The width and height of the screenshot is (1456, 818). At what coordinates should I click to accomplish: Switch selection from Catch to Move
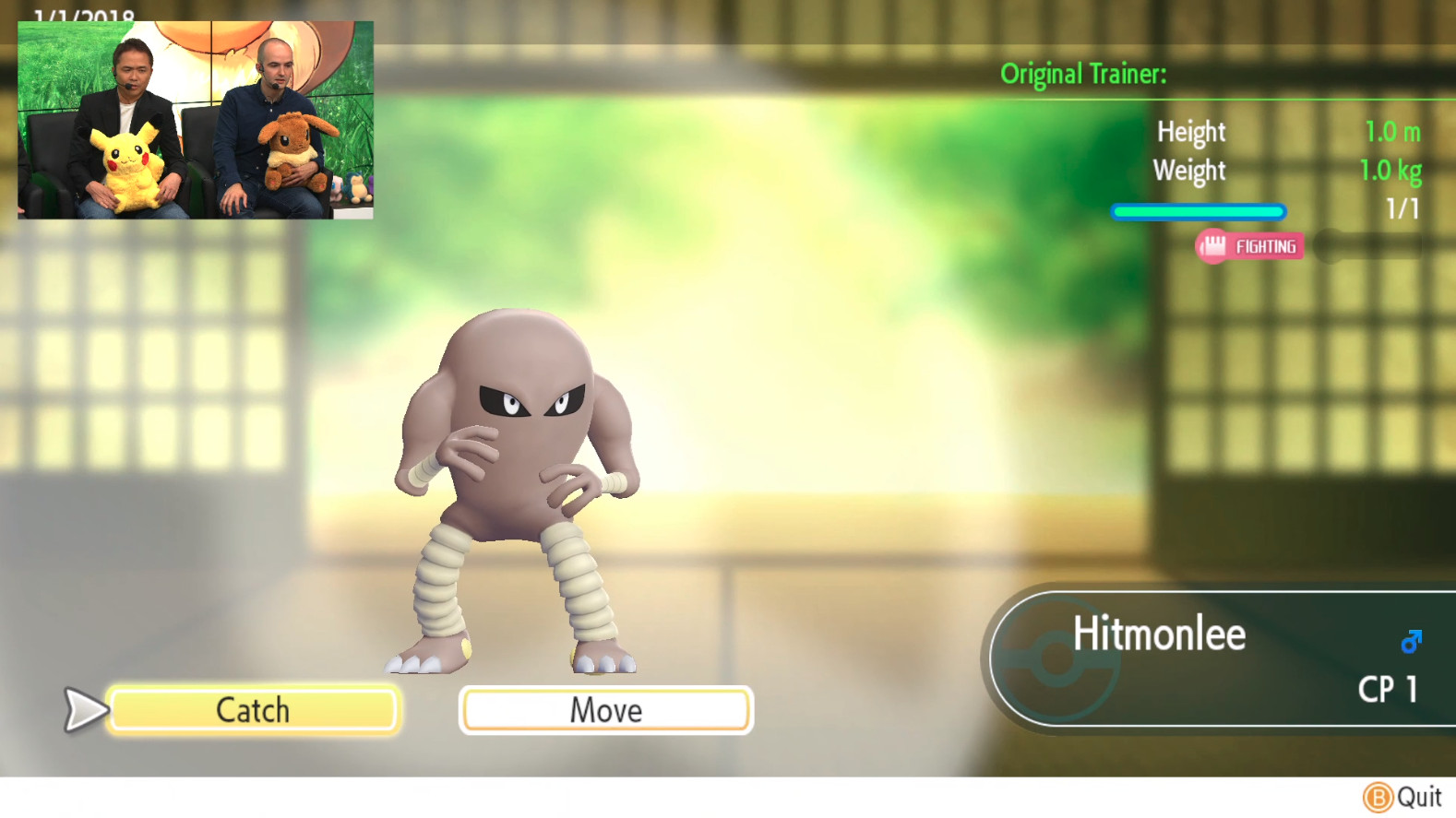pos(605,709)
